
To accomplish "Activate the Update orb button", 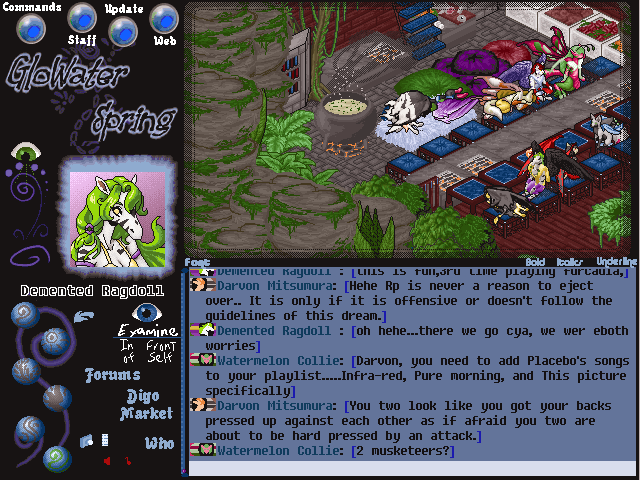I will (123, 30).
